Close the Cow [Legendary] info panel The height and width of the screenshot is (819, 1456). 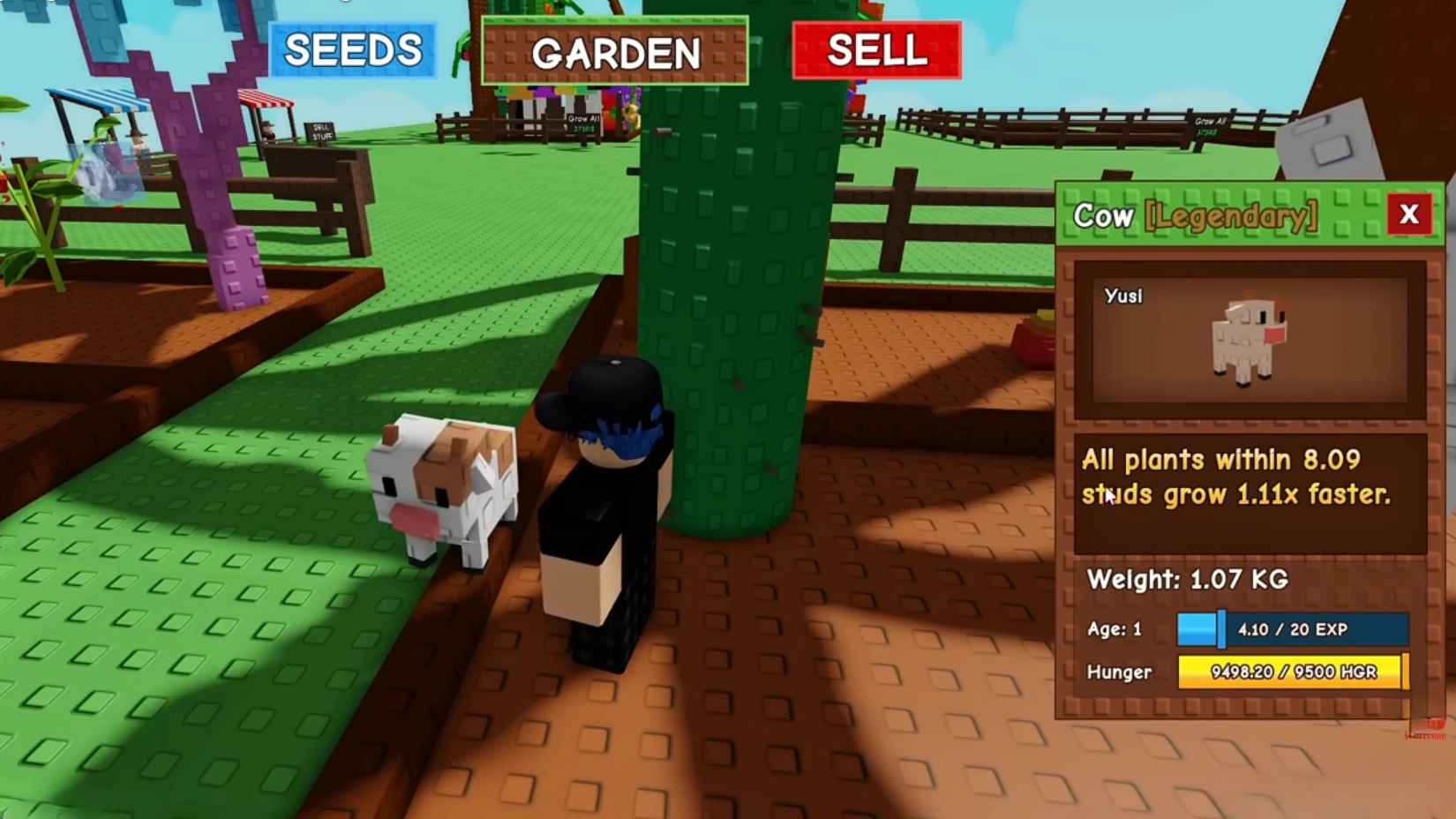[x=1409, y=214]
